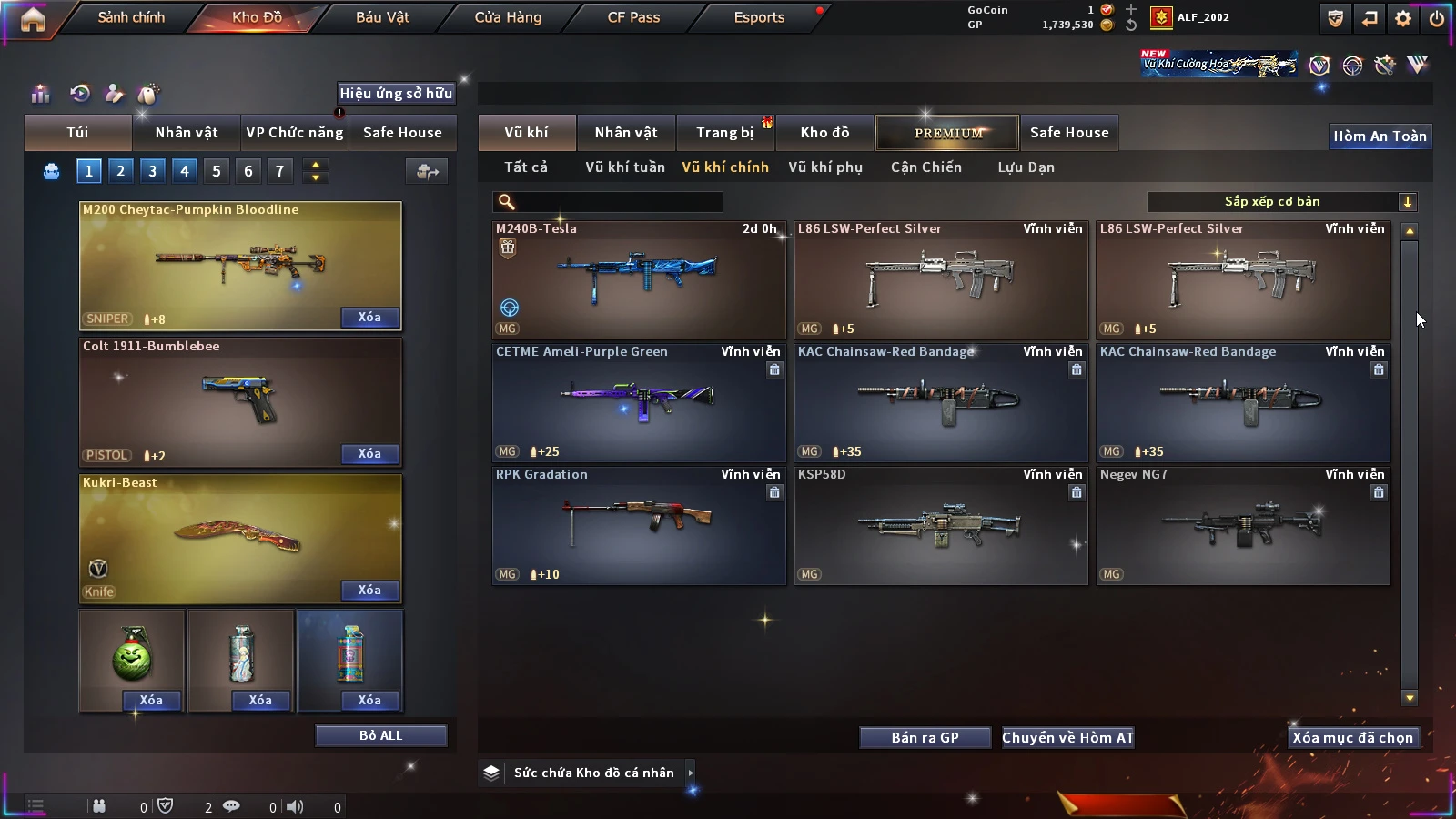1456x819 pixels.
Task: Select the M240B-Tesla weapon tile
Action: (x=639, y=279)
